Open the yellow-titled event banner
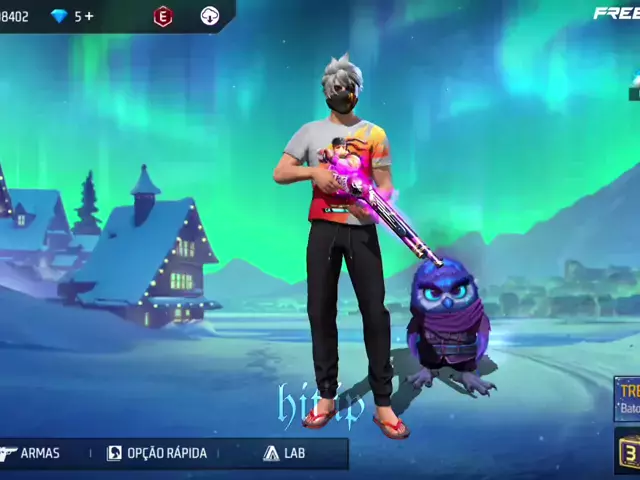Screen dimensions: 640x480 point(628,397)
